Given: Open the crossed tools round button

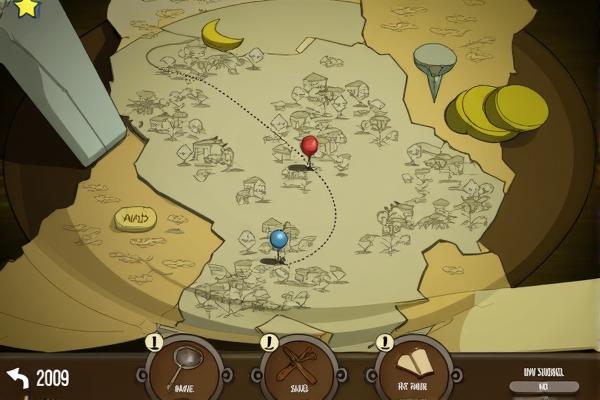Looking at the screenshot, I should [298, 368].
